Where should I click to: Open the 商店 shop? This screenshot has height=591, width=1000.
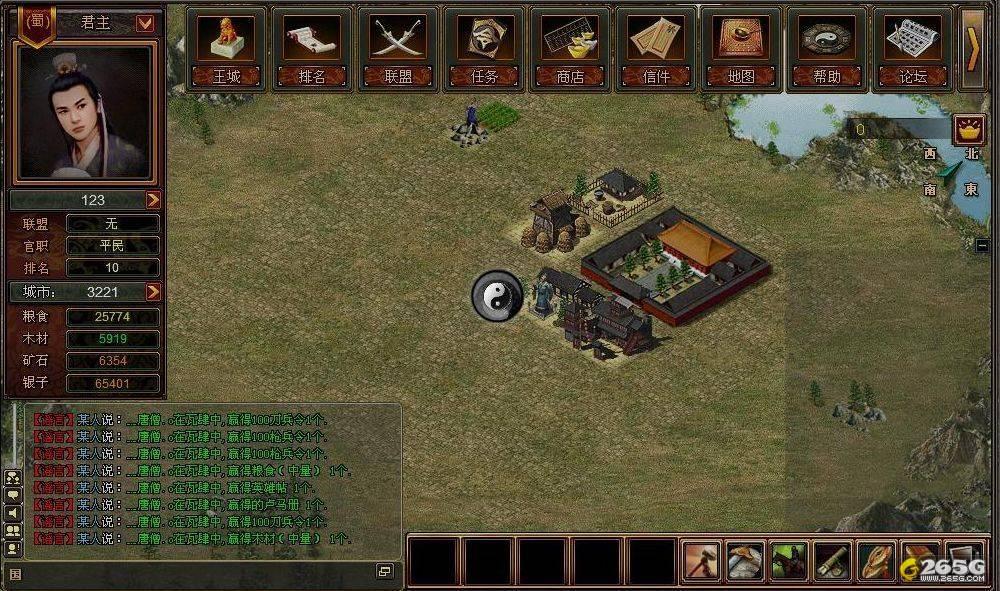click(x=570, y=47)
